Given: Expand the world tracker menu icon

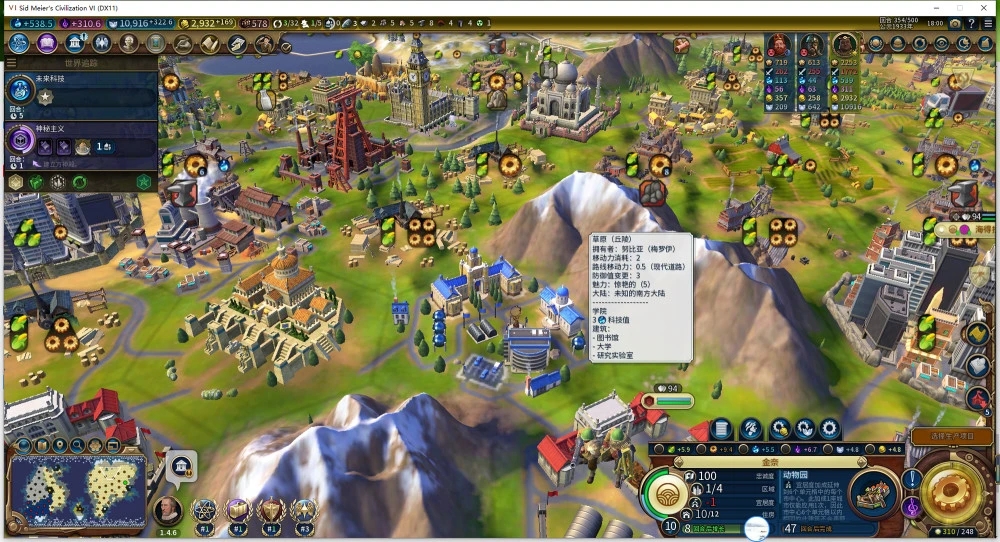Looking at the screenshot, I should point(11,63).
